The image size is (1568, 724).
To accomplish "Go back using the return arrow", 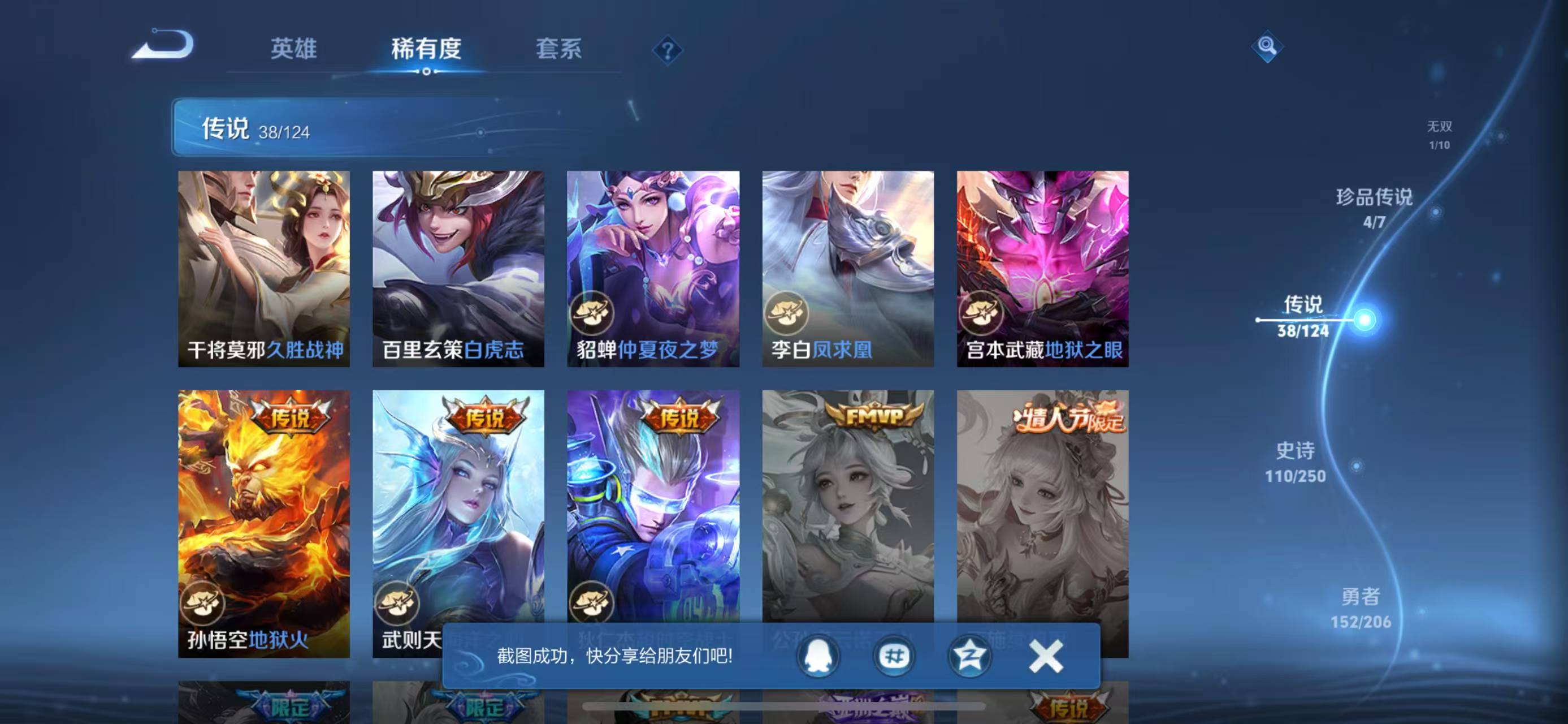I will pos(163,45).
